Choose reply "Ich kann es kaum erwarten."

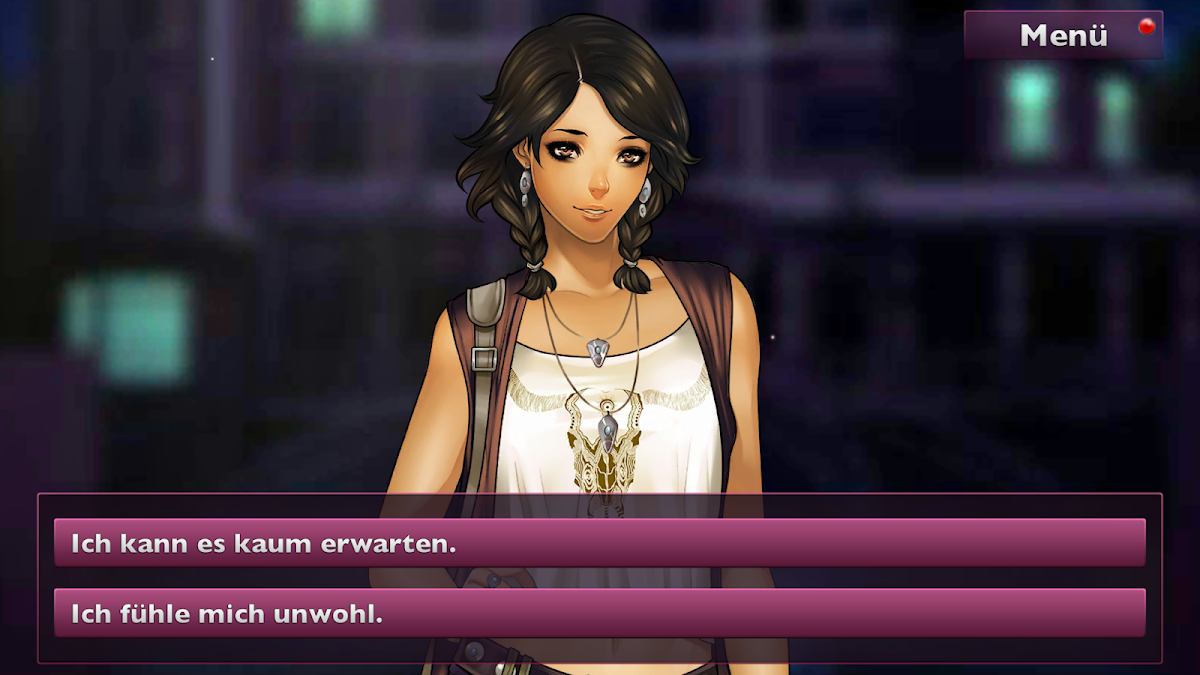(599, 543)
